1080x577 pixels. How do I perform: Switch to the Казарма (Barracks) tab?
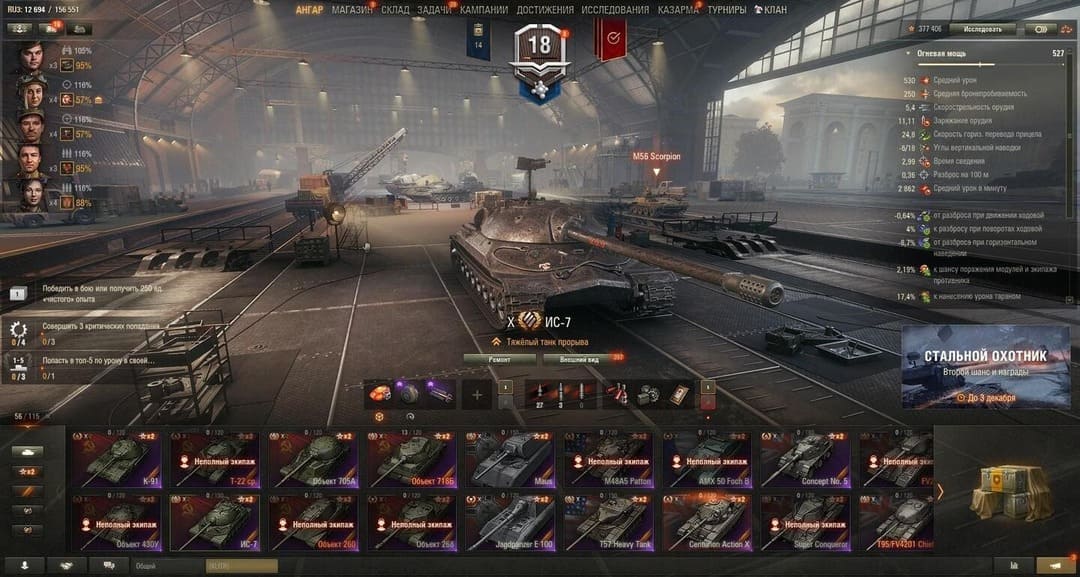(x=678, y=10)
